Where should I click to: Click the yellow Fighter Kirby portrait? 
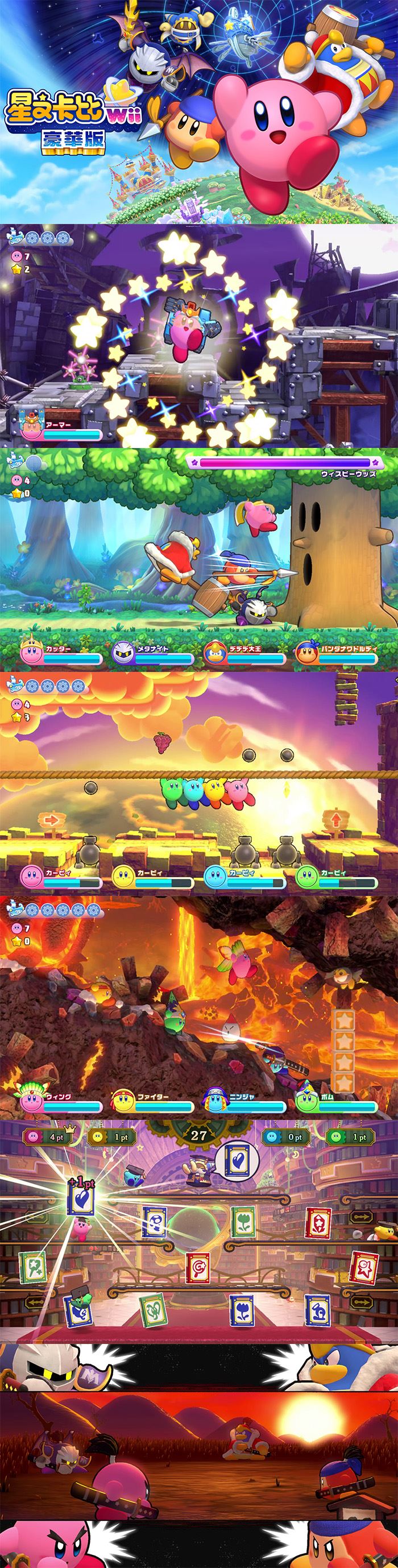point(123,1101)
